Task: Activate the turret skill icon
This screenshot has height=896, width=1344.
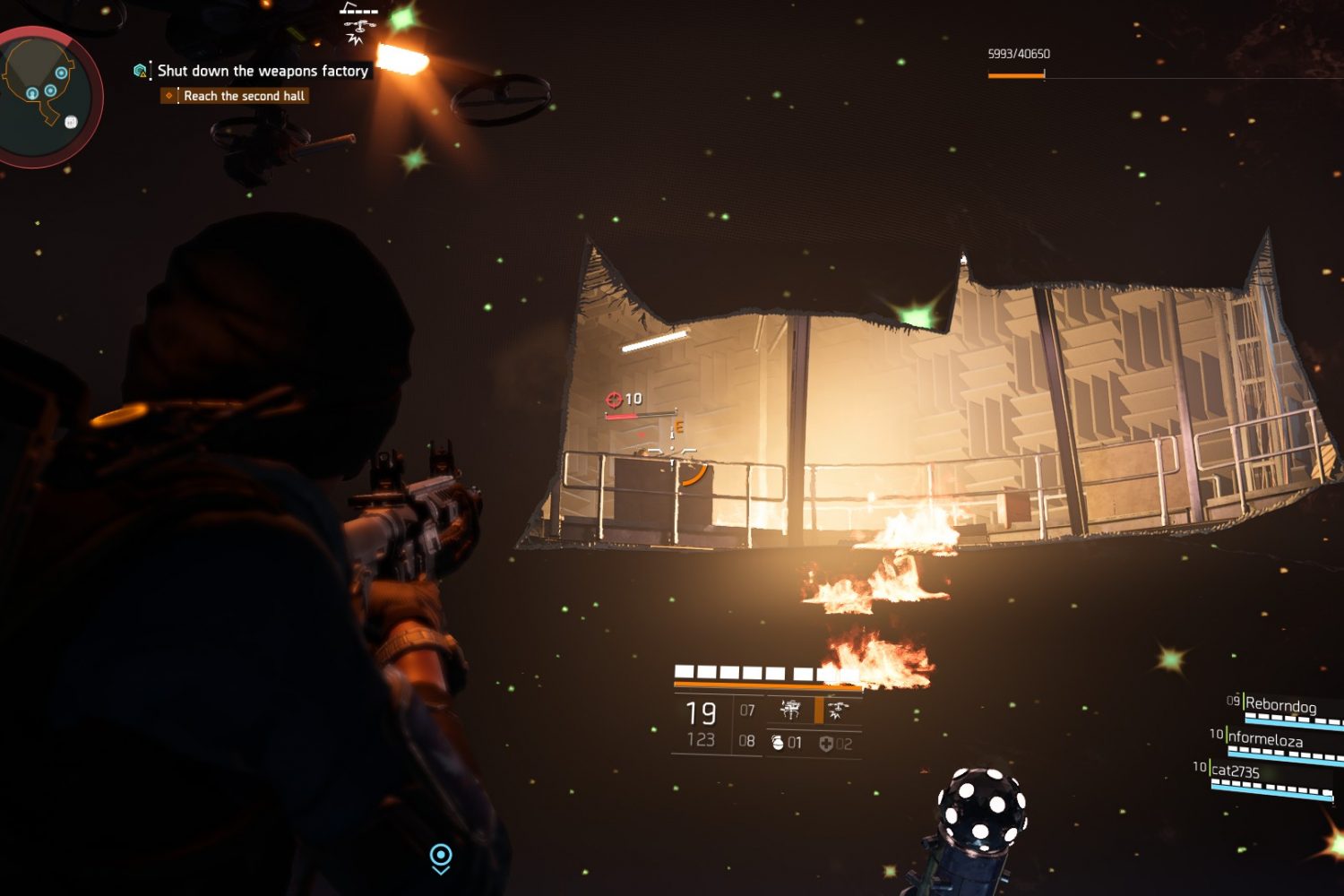Action: [x=790, y=711]
